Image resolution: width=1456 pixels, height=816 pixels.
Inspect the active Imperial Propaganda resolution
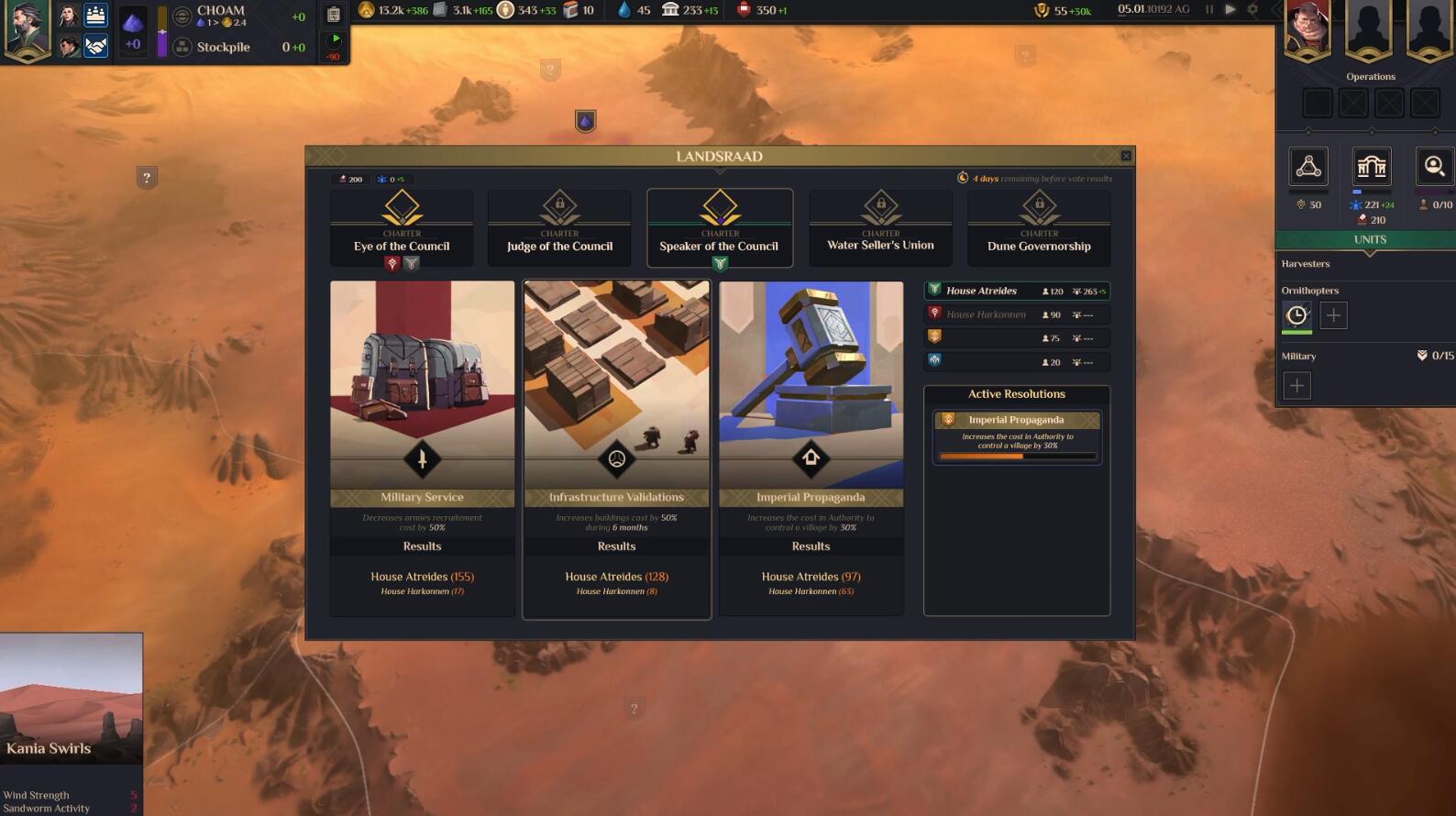coord(1016,436)
